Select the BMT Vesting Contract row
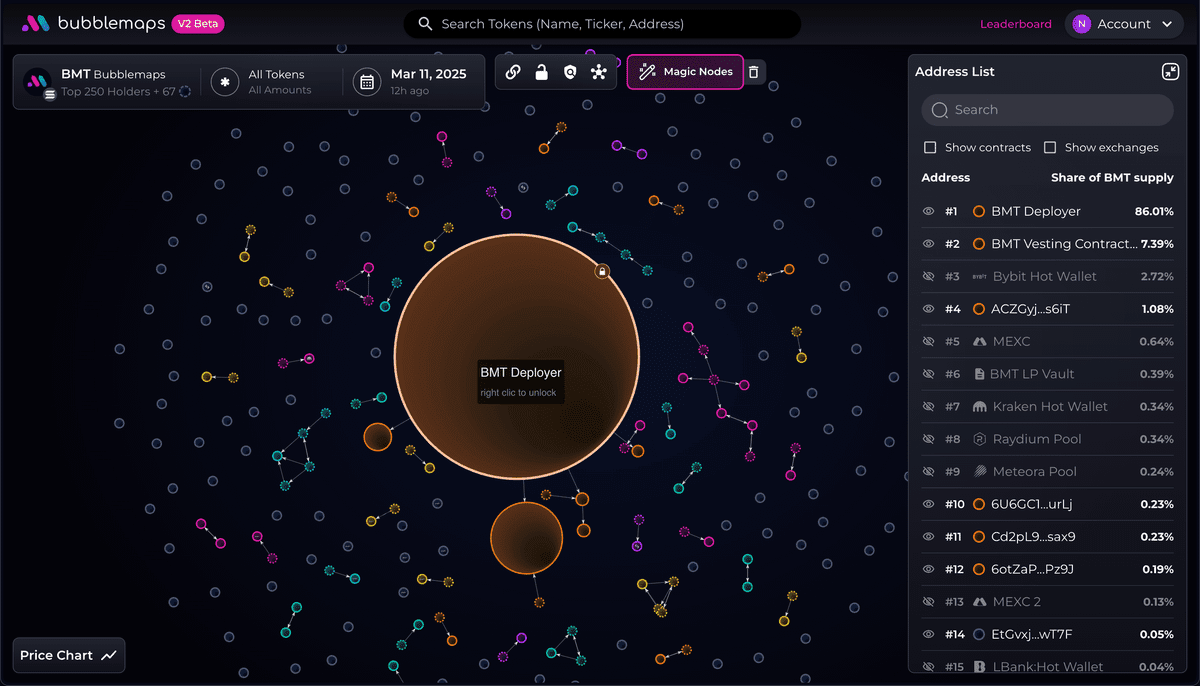This screenshot has width=1200, height=686. coord(1064,244)
